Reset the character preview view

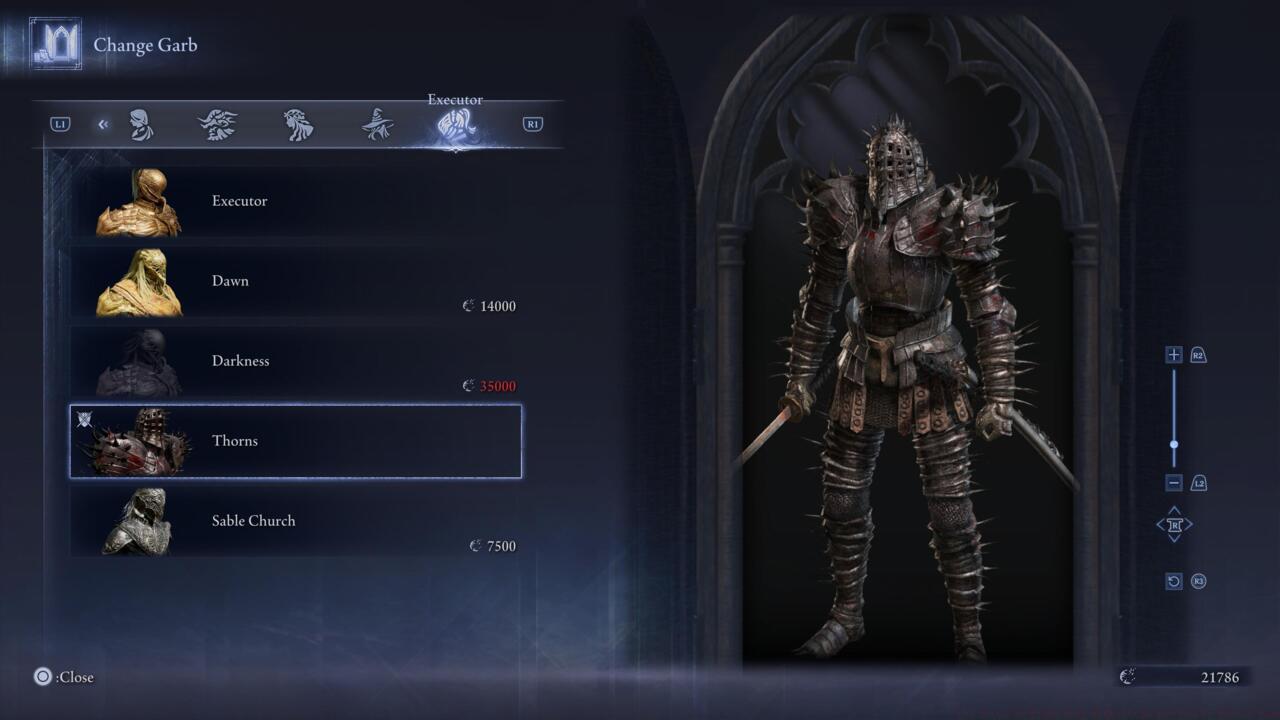[x=1174, y=581]
